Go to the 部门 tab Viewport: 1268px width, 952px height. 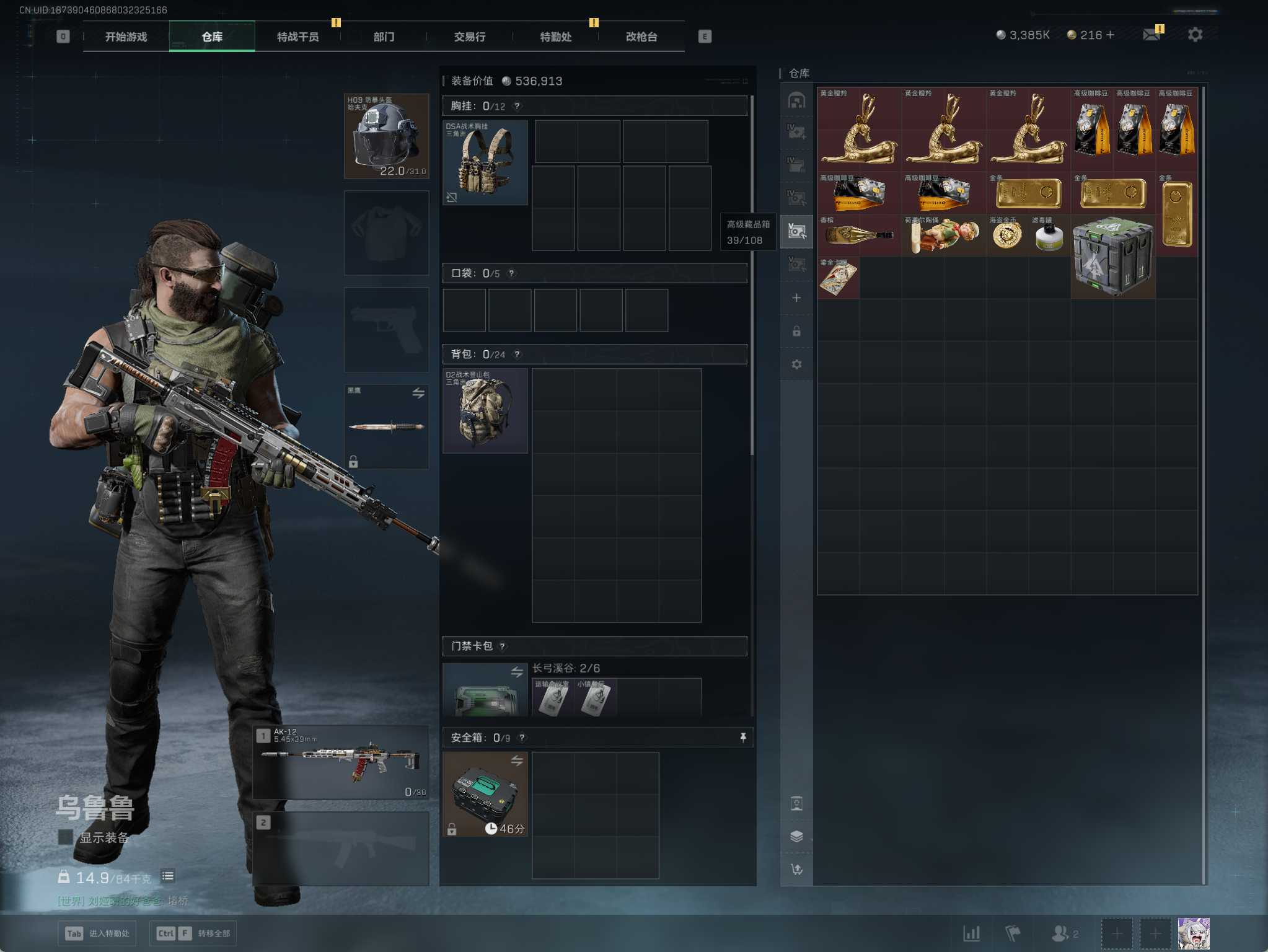point(384,37)
